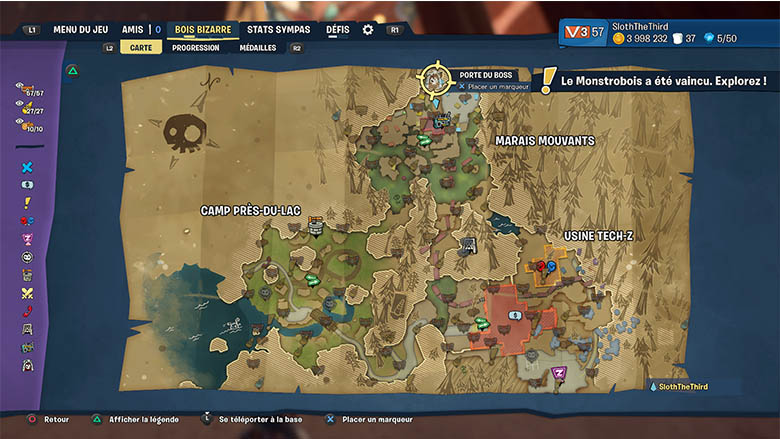Go to the Défis tab
This screenshot has height=439, width=780.
coord(338,29)
